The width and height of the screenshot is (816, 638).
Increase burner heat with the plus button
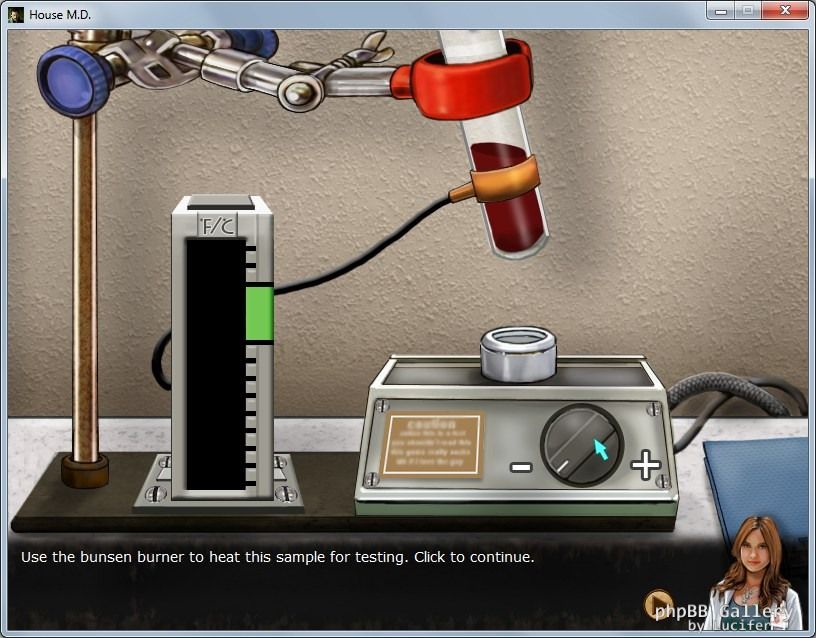click(645, 465)
